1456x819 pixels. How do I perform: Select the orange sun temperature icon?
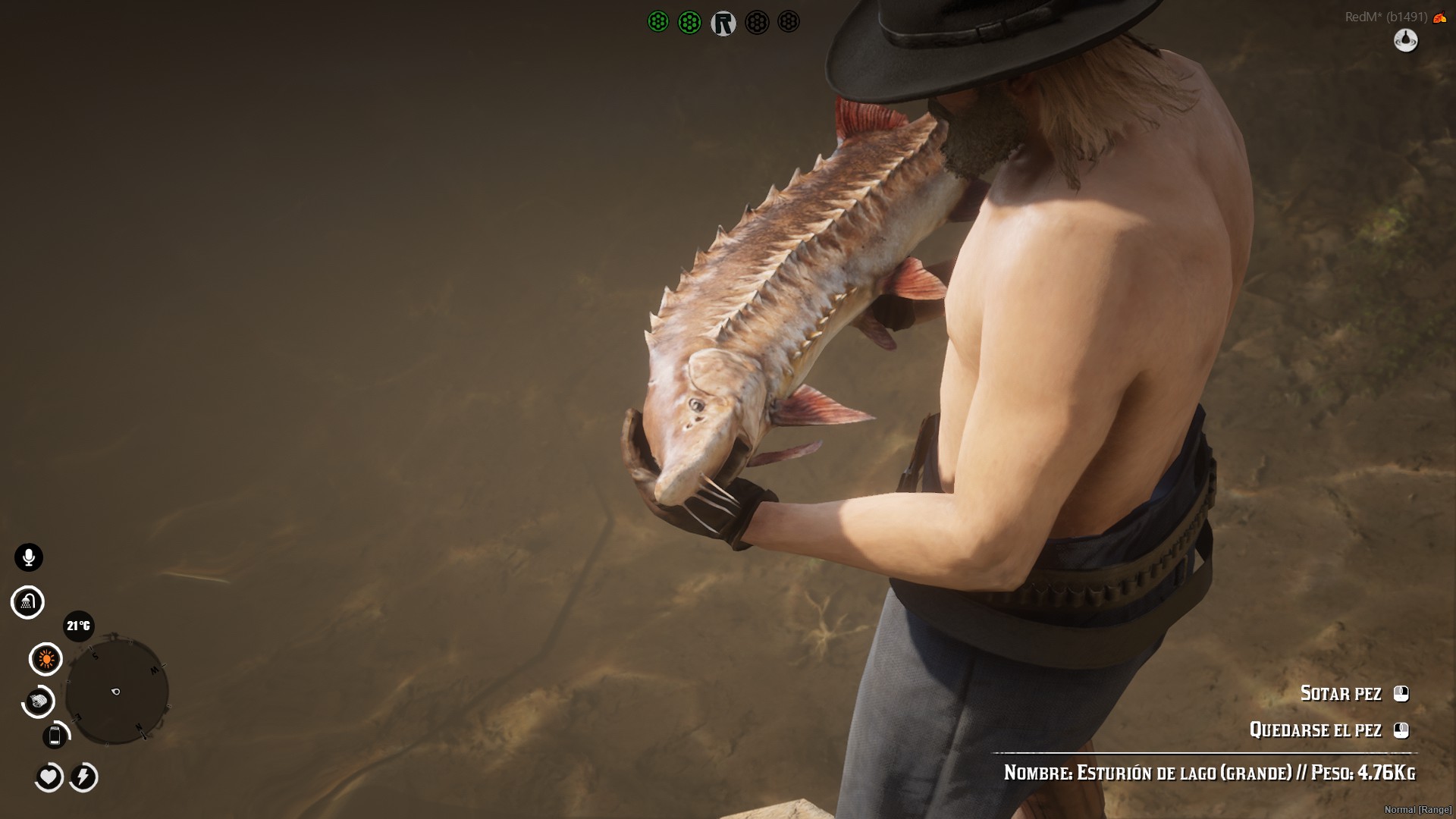[45, 659]
